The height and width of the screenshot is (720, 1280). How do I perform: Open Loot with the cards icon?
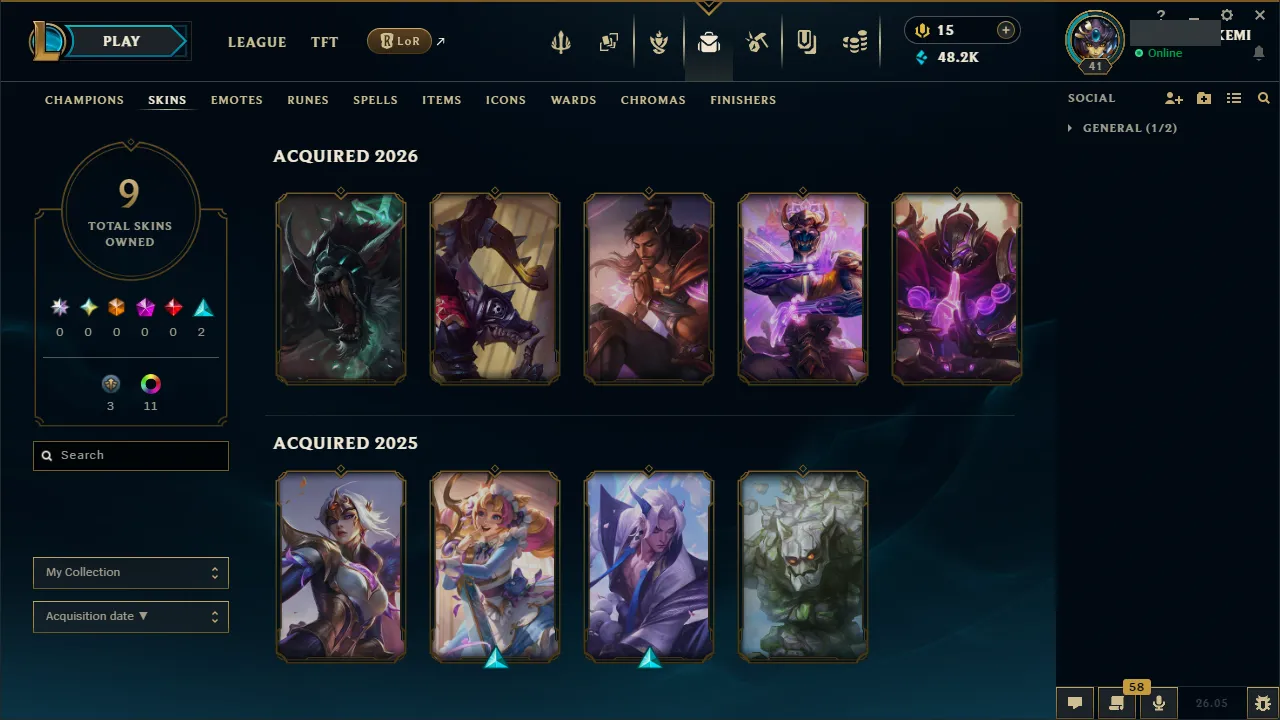click(x=609, y=41)
